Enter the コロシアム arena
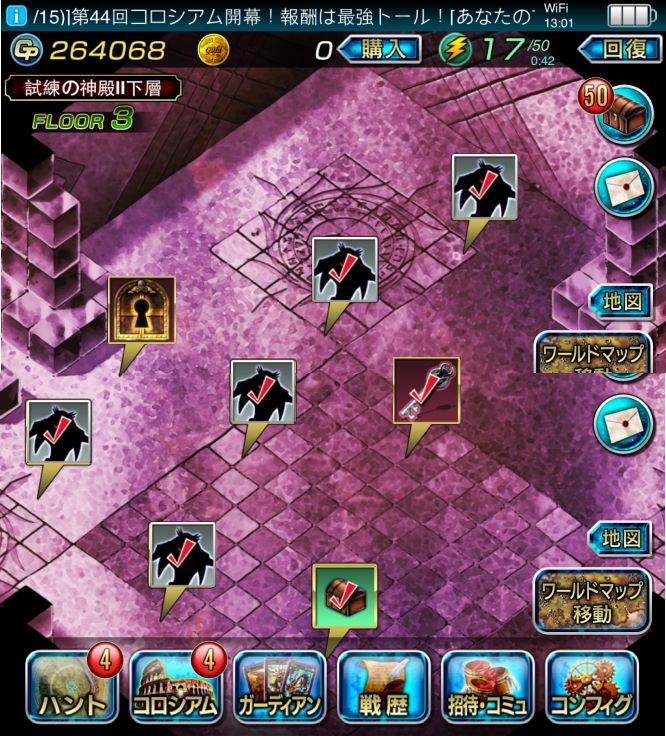The image size is (666, 736). 175,687
